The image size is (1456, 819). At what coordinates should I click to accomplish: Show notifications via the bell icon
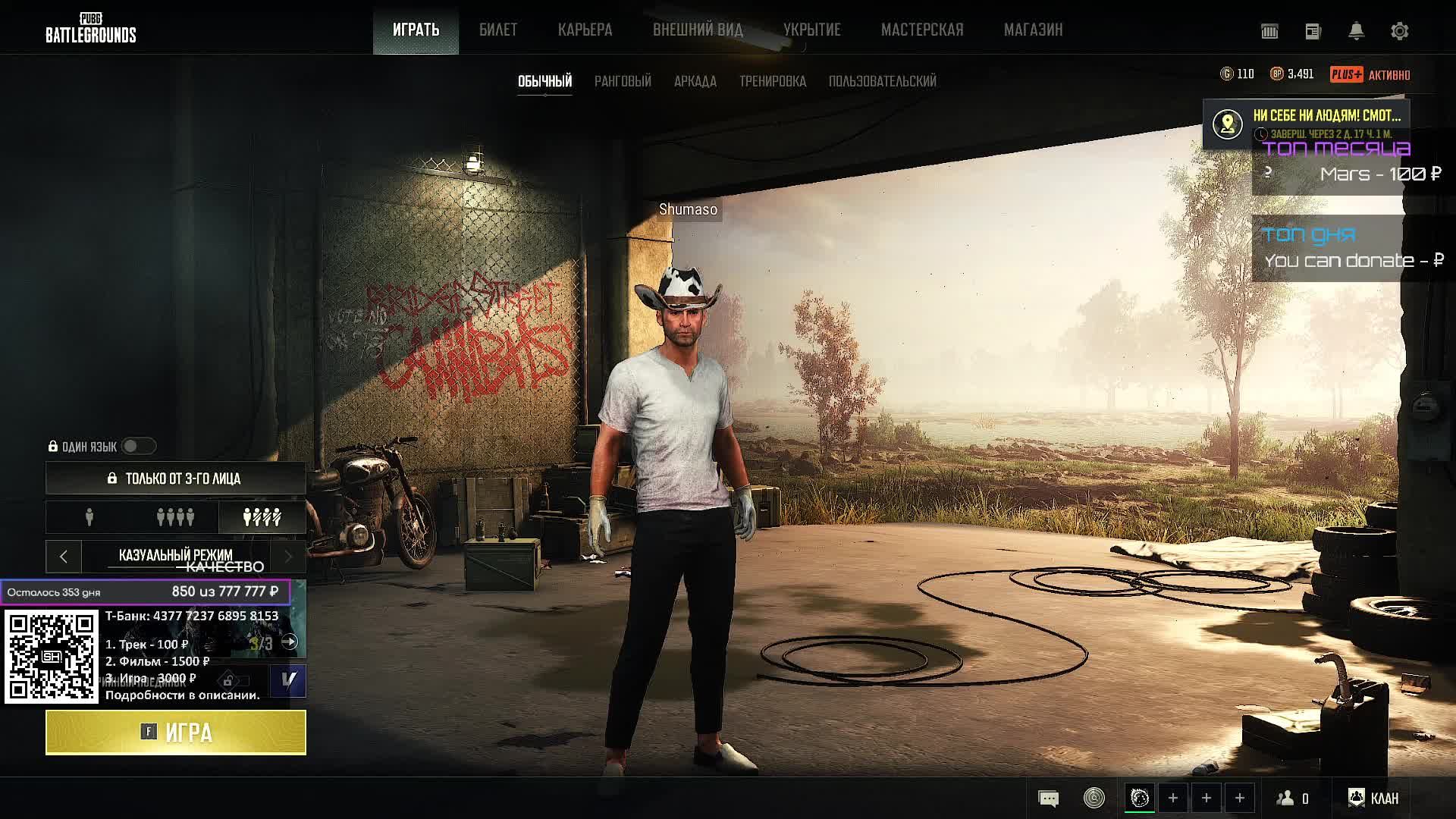1356,31
